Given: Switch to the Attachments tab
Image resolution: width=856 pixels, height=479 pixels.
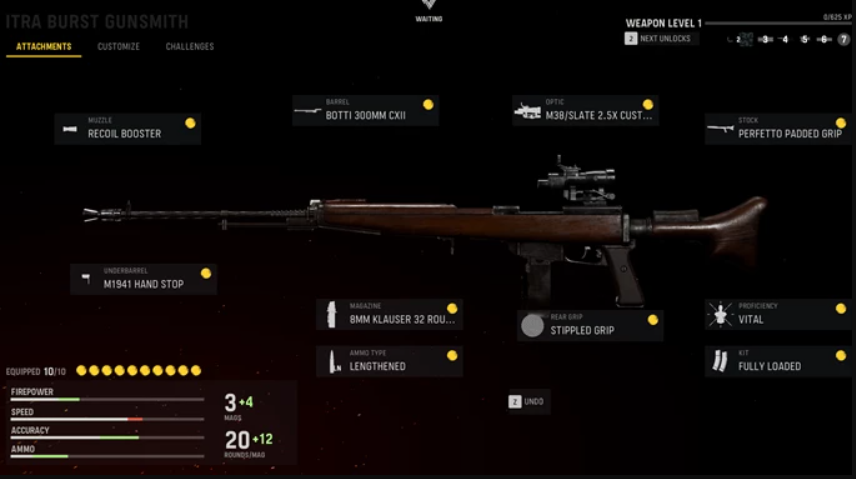Looking at the screenshot, I should tap(44, 47).
